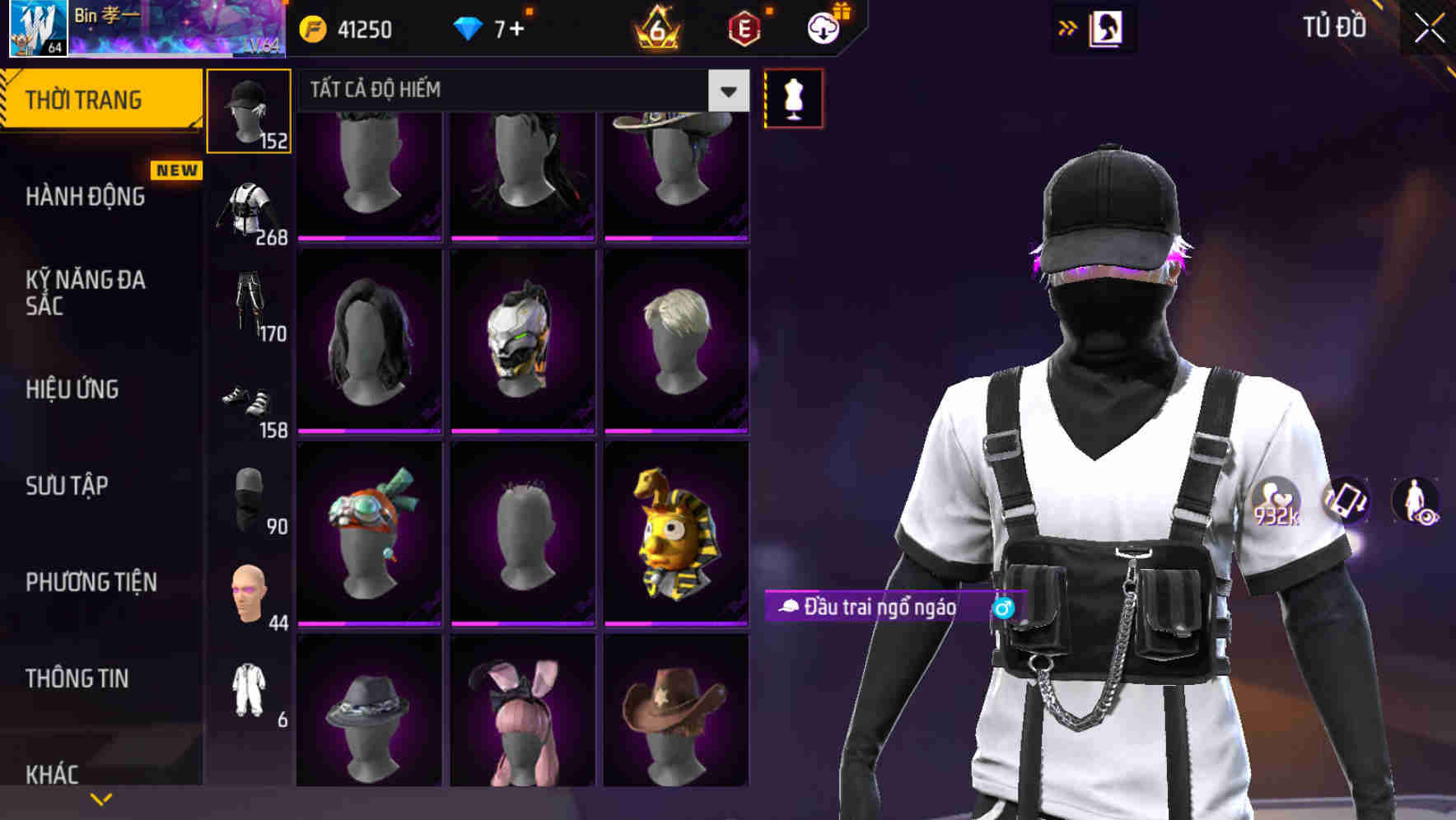Open the mannequin preview icon beside the rarity filter
The image size is (1456, 820).
[x=792, y=97]
